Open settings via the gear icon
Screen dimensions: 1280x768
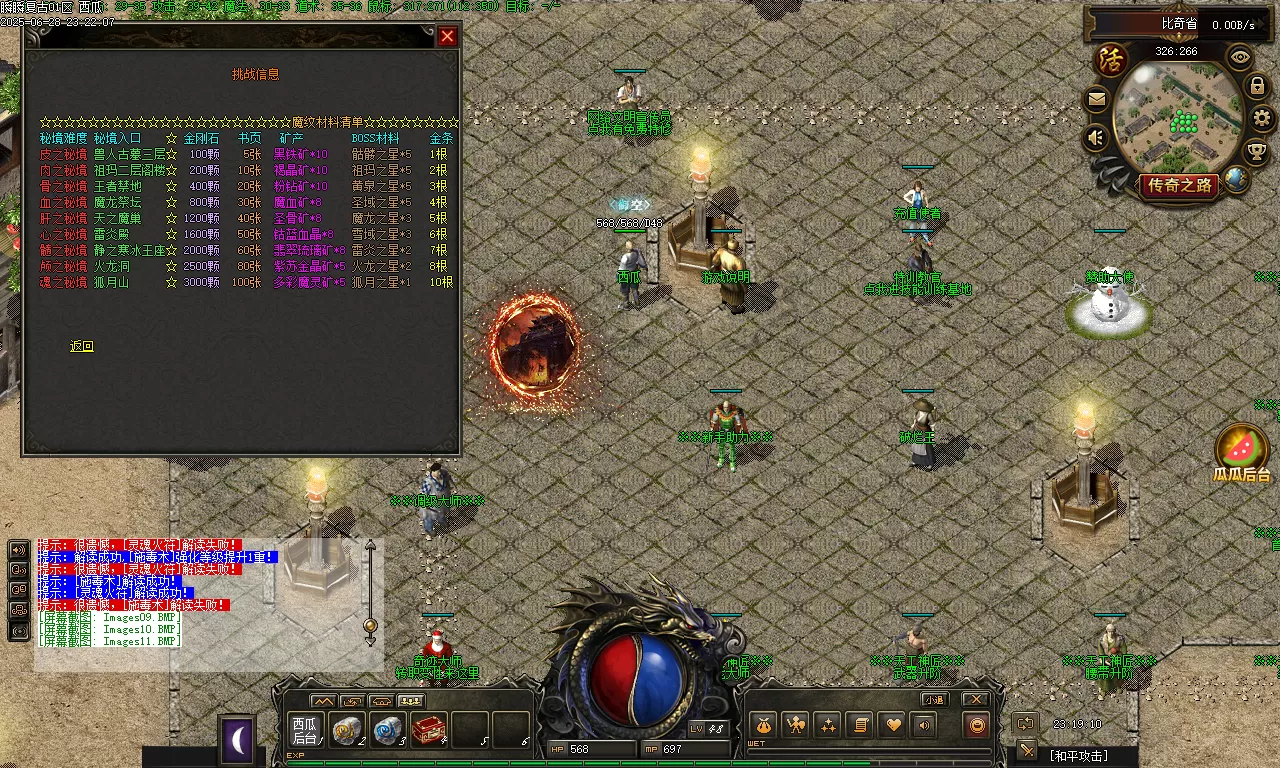pos(1262,118)
